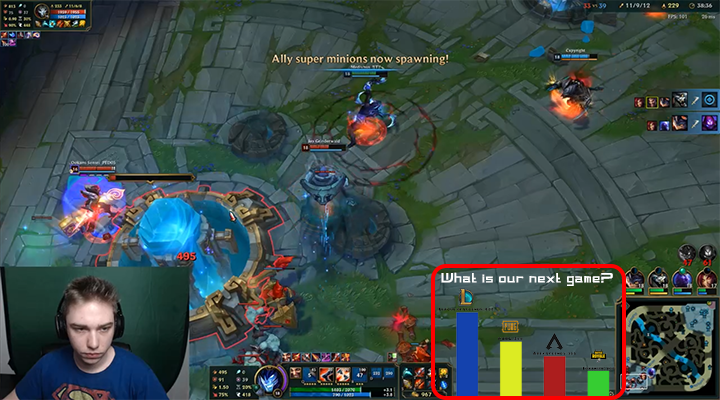Select the player champion portrait in bottom HUD
Viewport: 720px width, 400px height.
click(269, 381)
